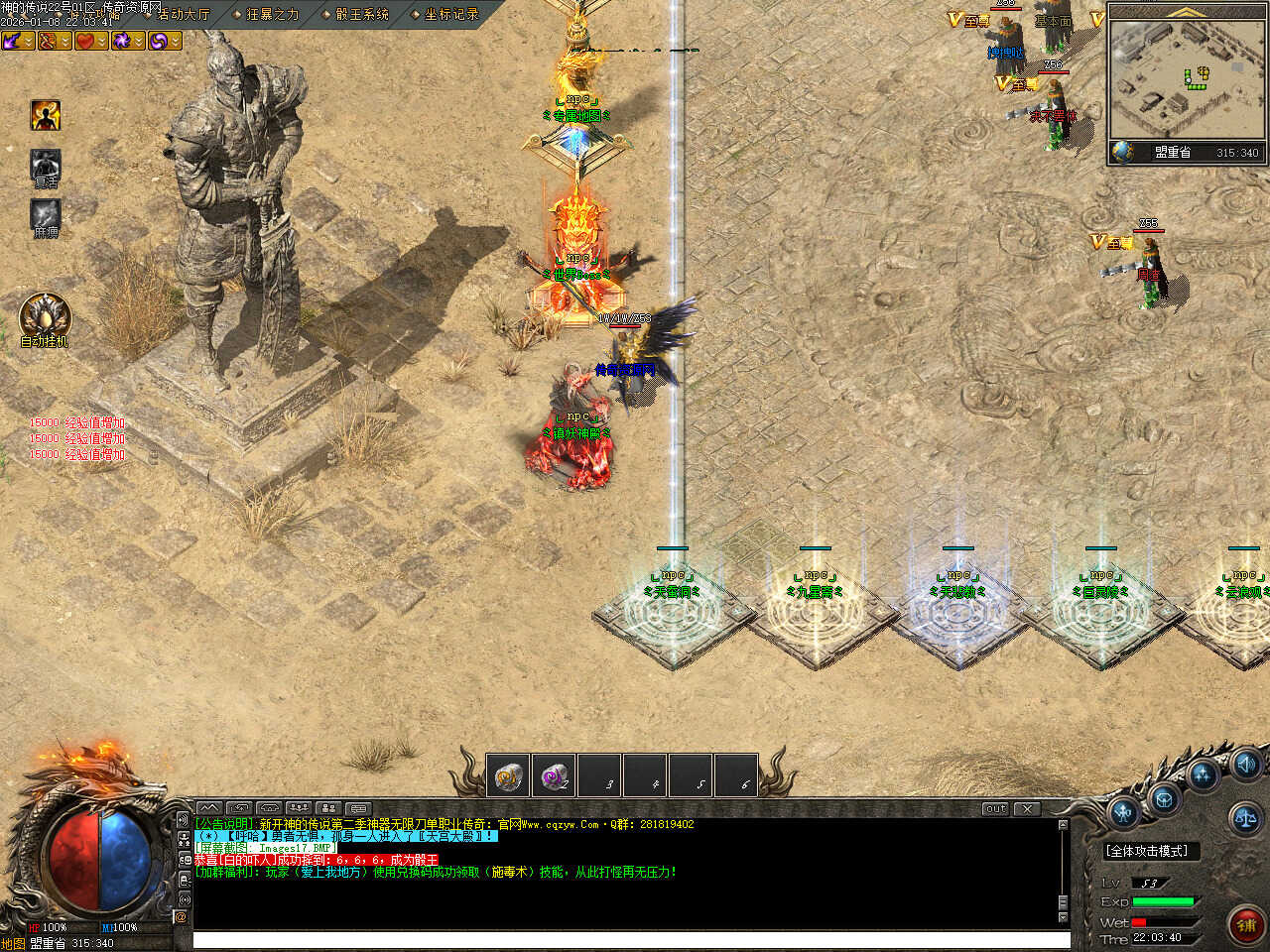Image resolution: width=1270 pixels, height=952 pixels.
Task: Close the chat panel with the X button
Action: coord(1027,808)
